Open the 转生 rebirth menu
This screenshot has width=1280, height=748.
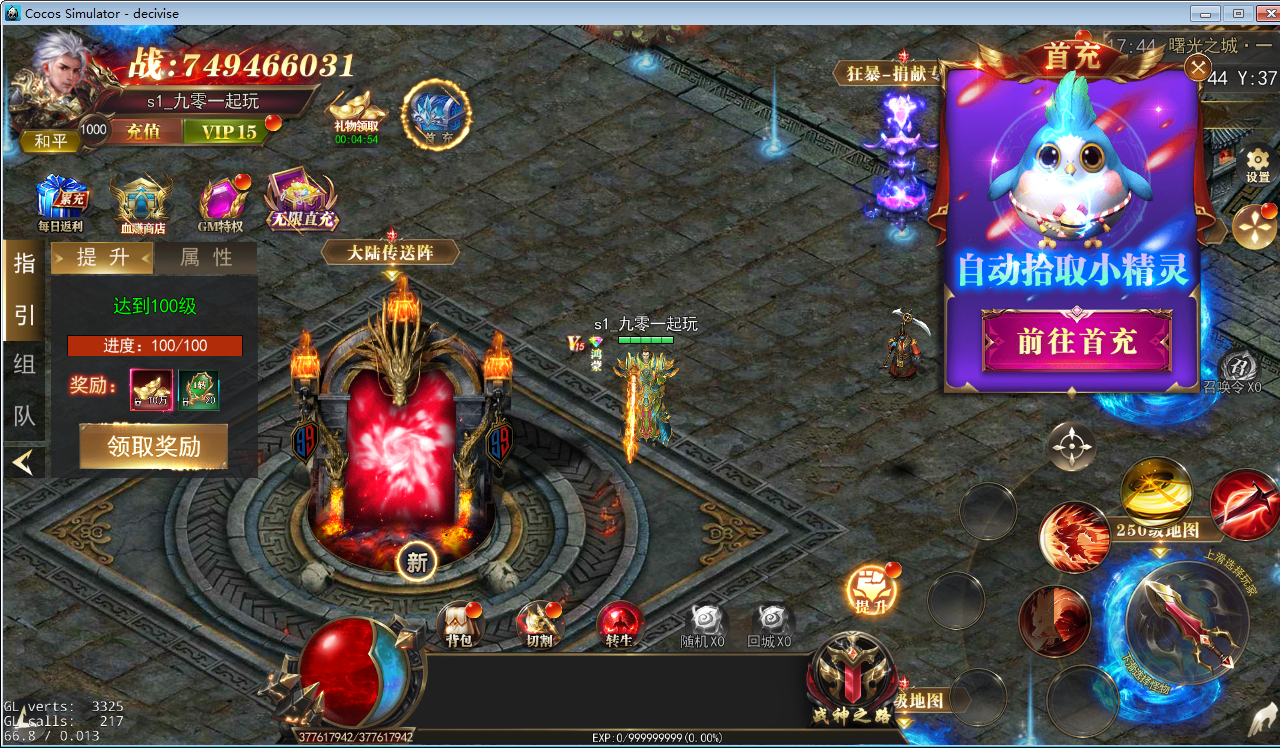click(619, 626)
